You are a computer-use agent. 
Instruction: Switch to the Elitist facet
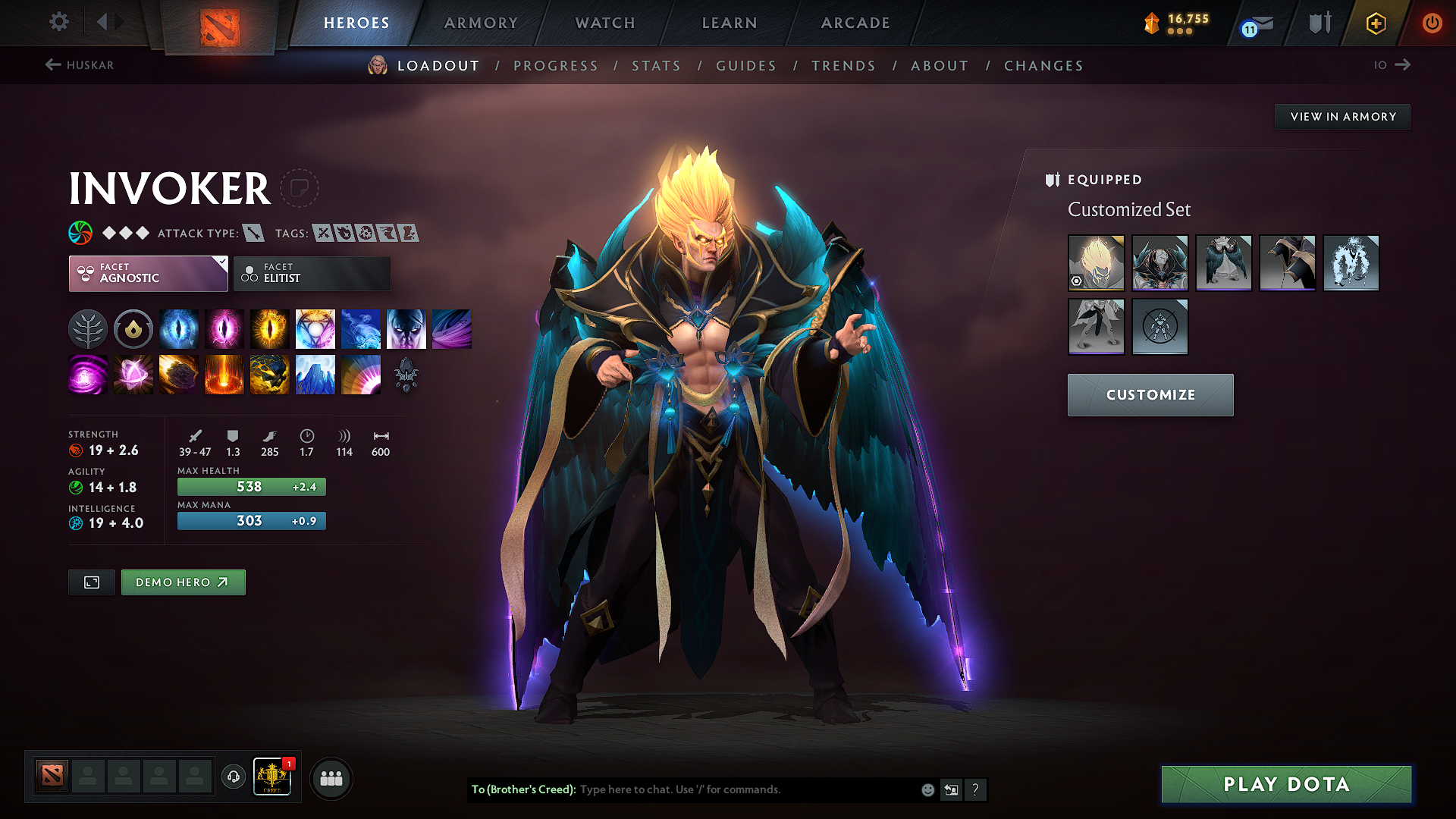pos(311,273)
